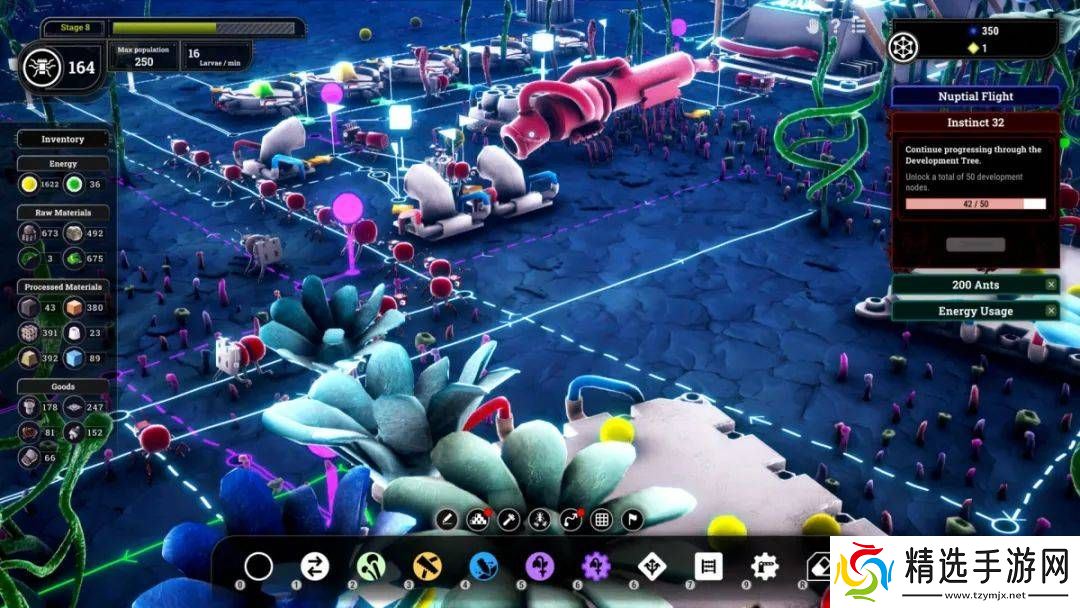Select the small pencil edit icon
The height and width of the screenshot is (608, 1080).
click(x=447, y=519)
